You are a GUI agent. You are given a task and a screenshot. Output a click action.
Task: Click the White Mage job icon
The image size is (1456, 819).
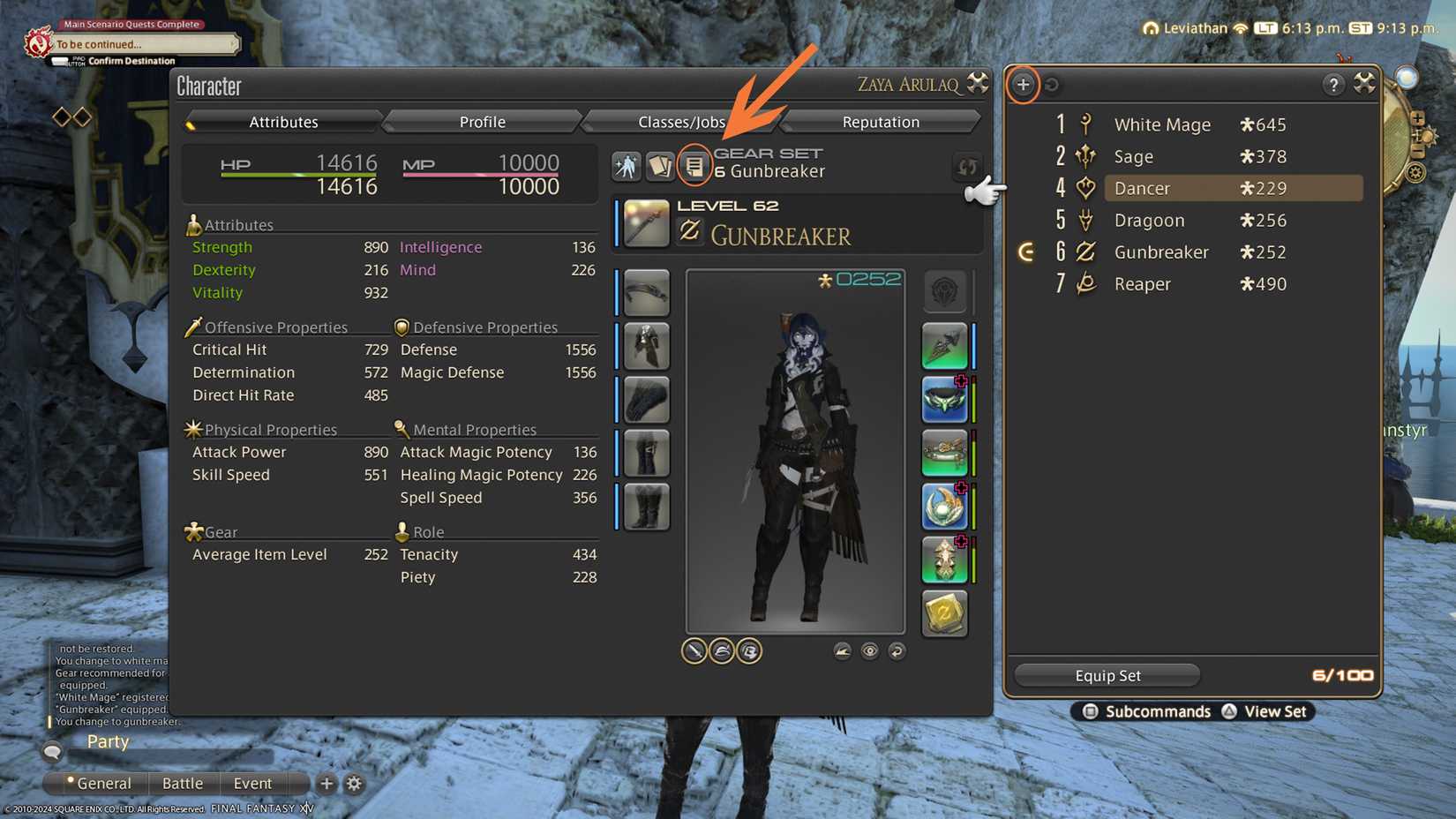1084,124
